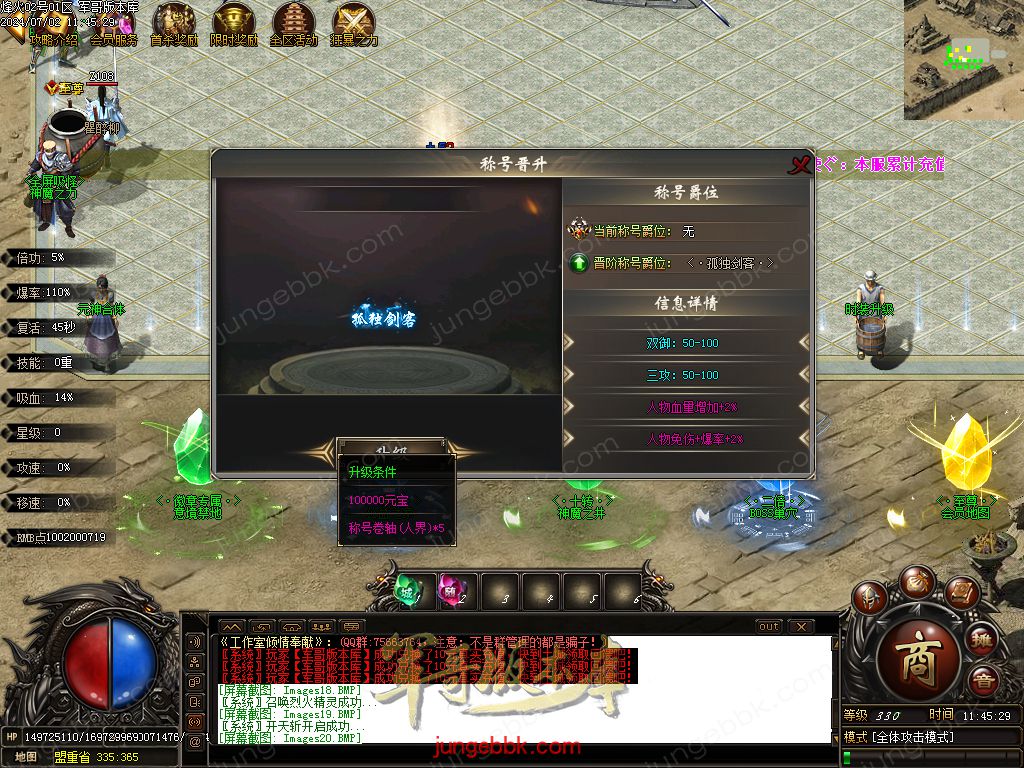This screenshot has height=768, width=1024.
Task: Open the 地图 map button
Action: (26, 757)
